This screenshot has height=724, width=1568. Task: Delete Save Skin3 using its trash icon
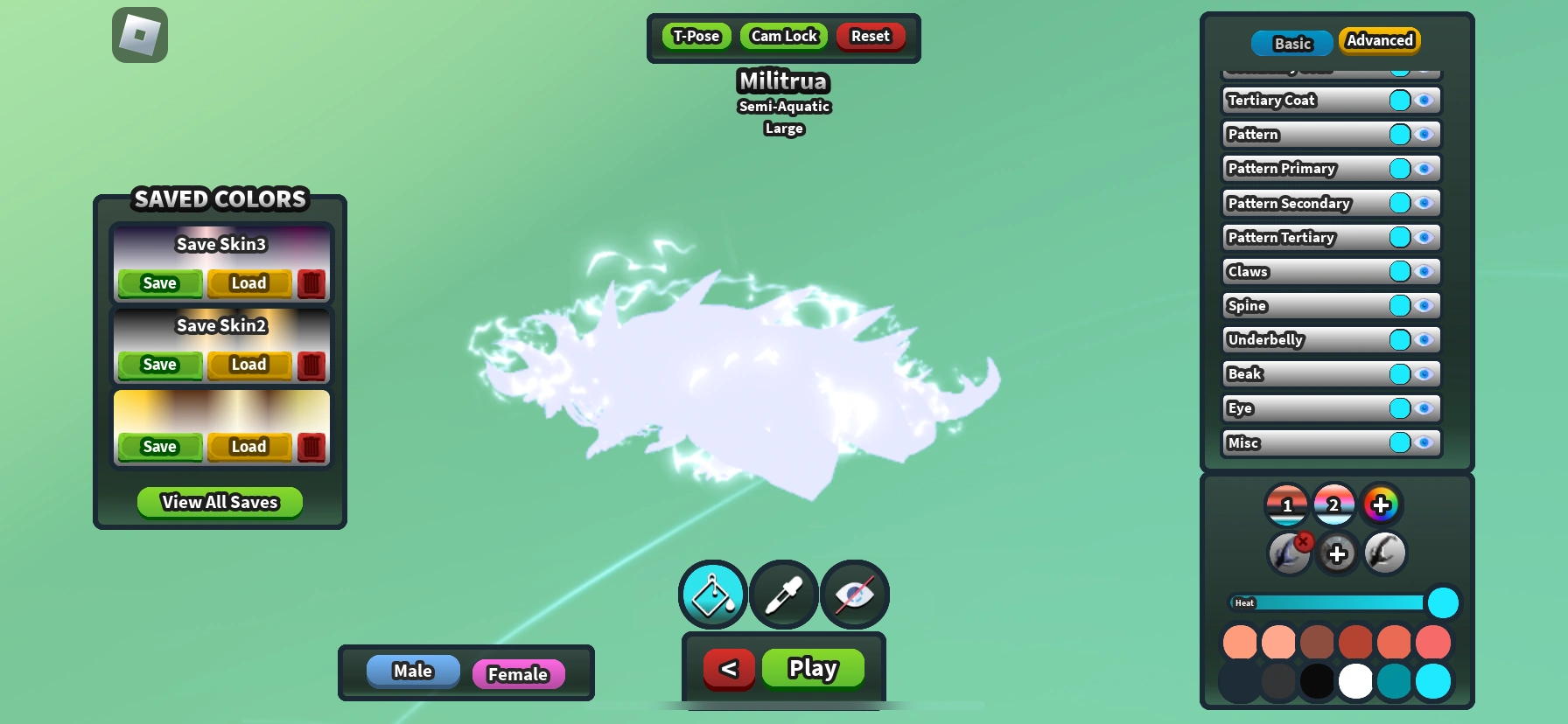[x=312, y=283]
